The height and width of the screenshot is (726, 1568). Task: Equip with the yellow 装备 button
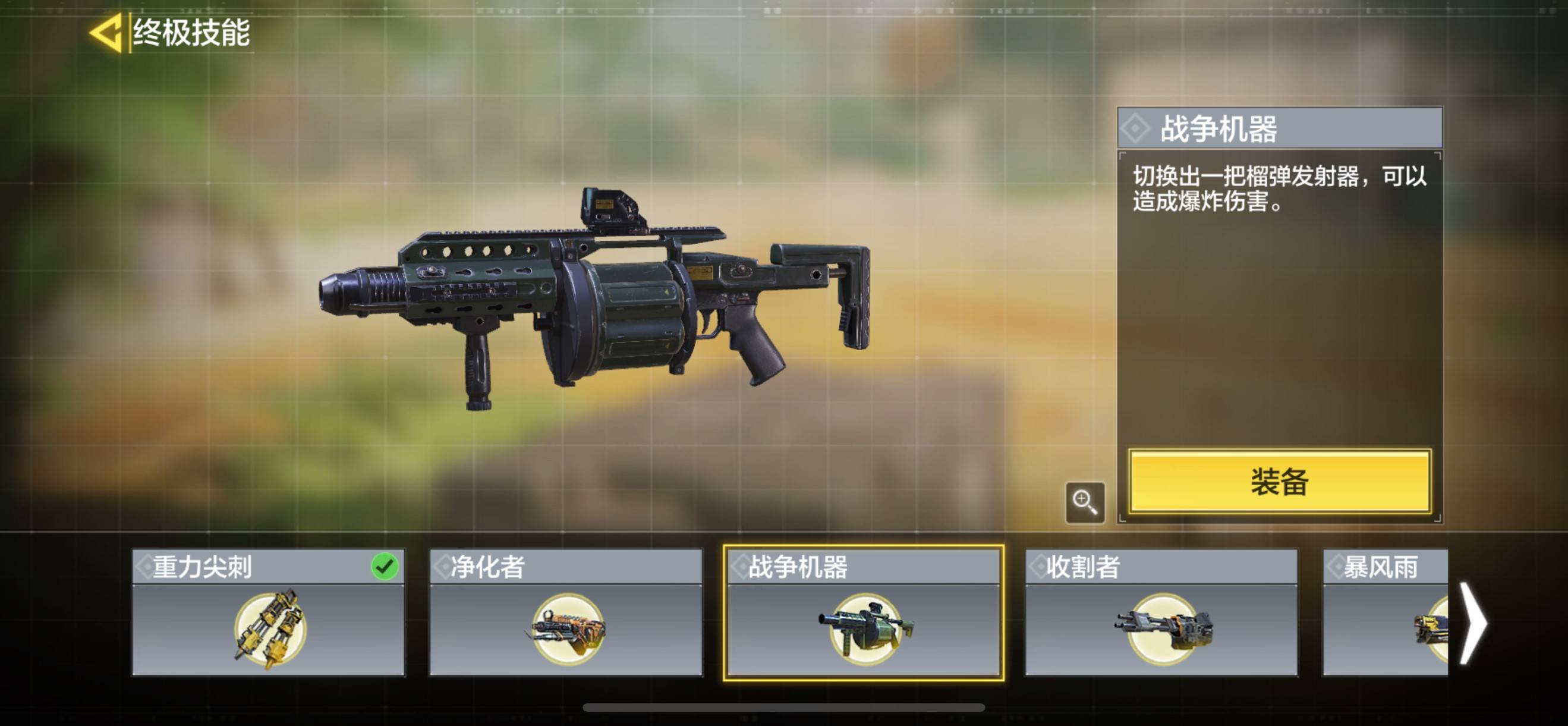(x=1280, y=482)
